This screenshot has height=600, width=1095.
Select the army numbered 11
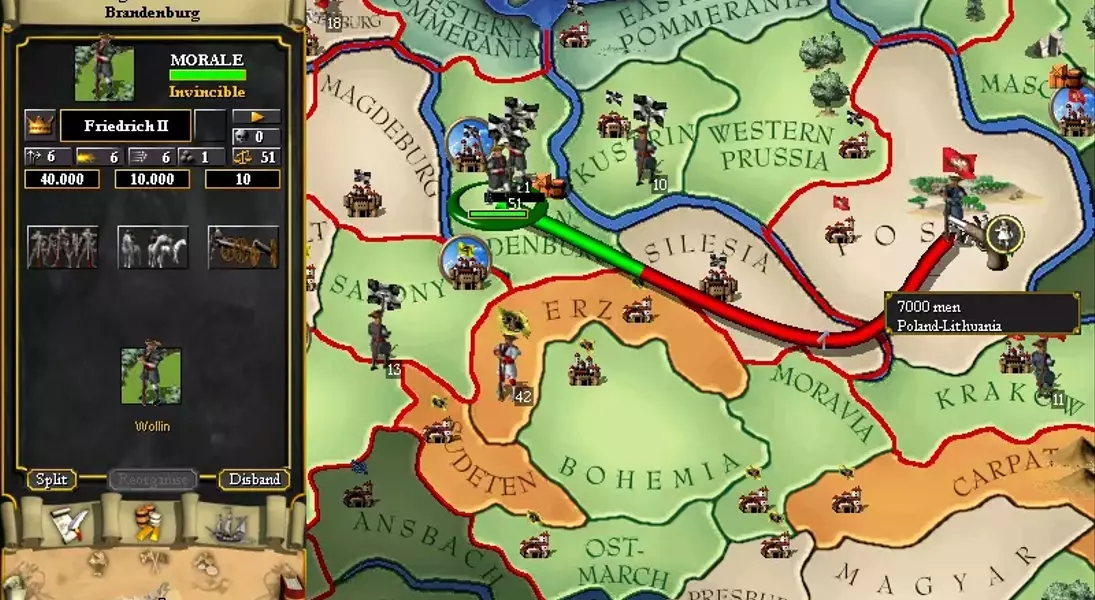coord(1045,370)
